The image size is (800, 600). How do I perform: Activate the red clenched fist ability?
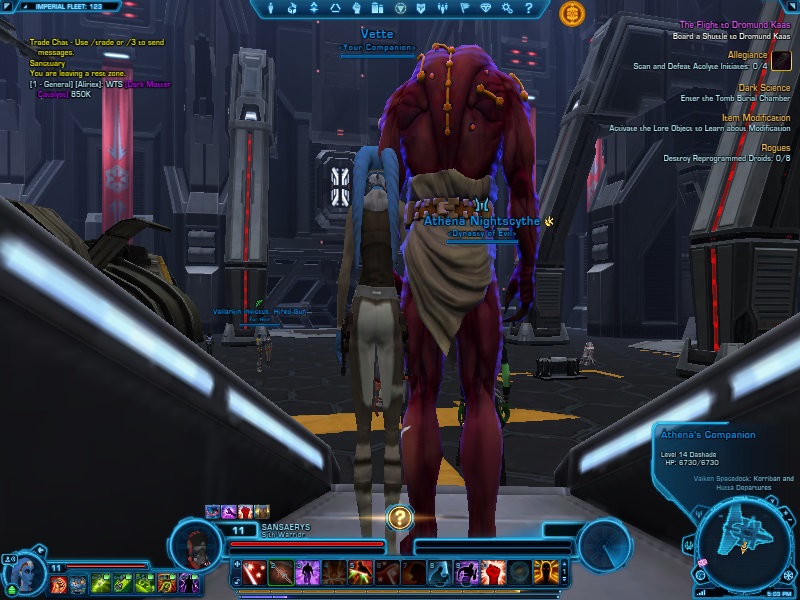[490, 574]
